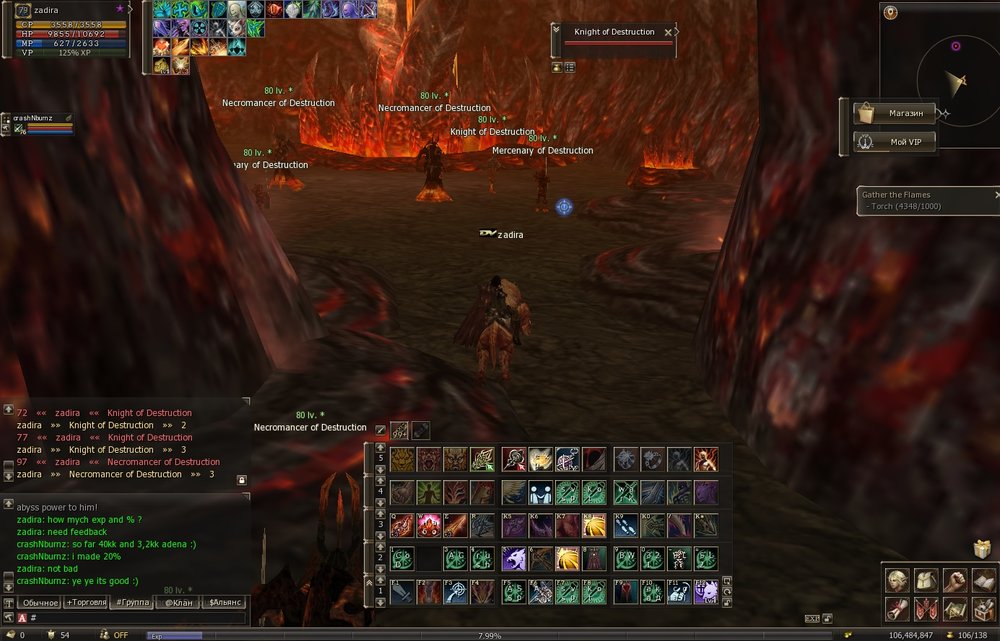Use the F1 sword attack slot
The width and height of the screenshot is (1000, 641).
402,591
